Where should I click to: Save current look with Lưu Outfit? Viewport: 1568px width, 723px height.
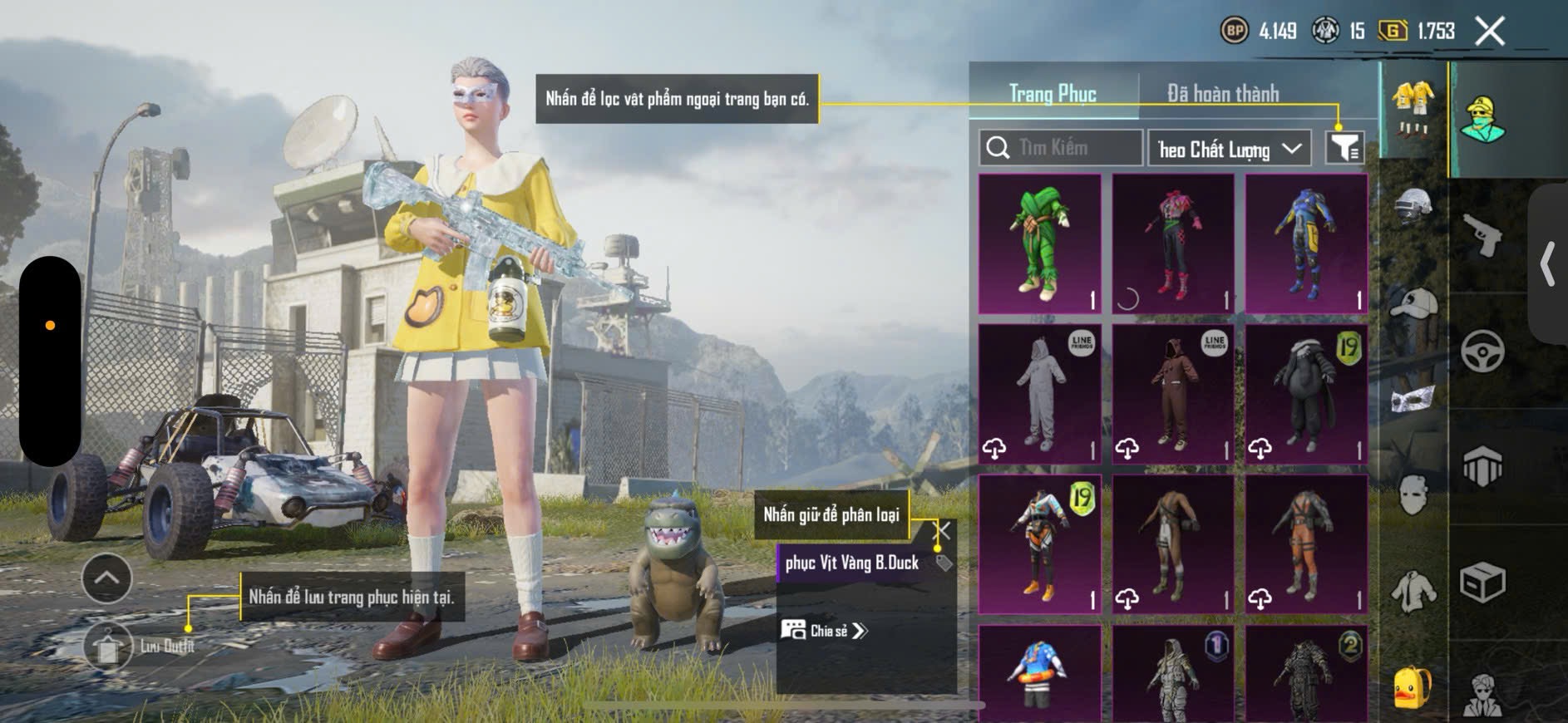pos(109,647)
